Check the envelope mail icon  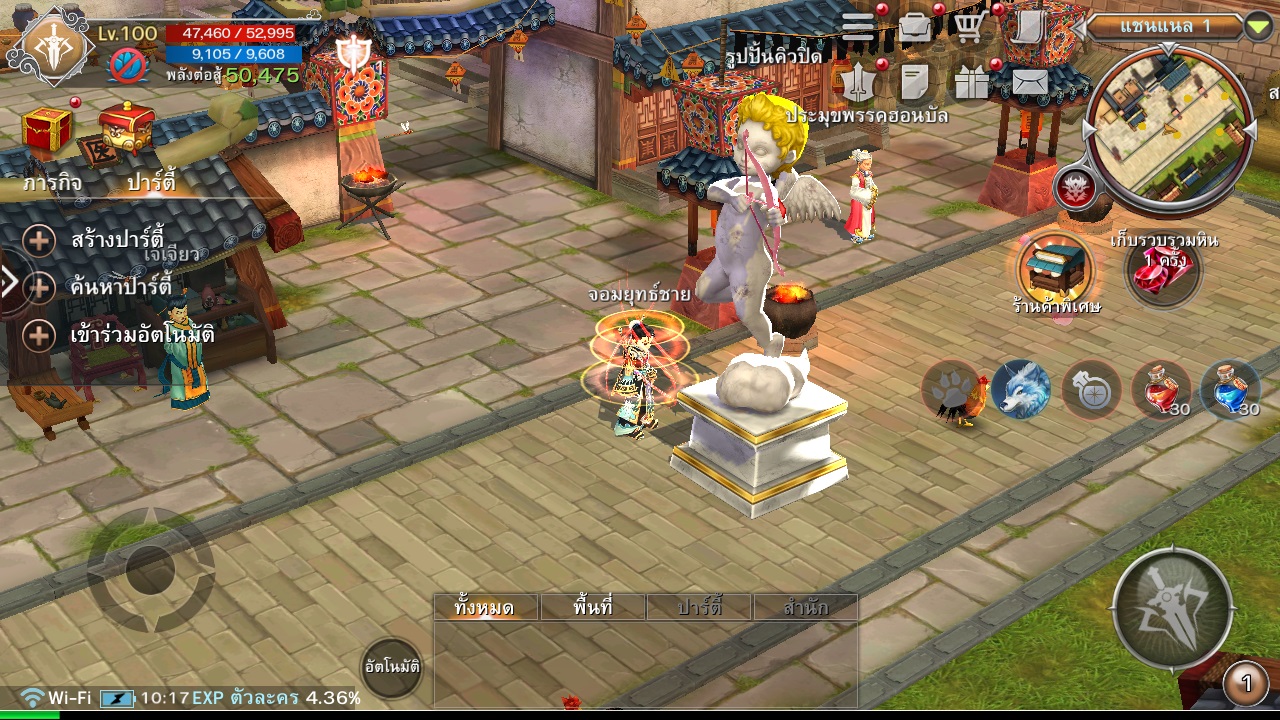coord(1030,82)
